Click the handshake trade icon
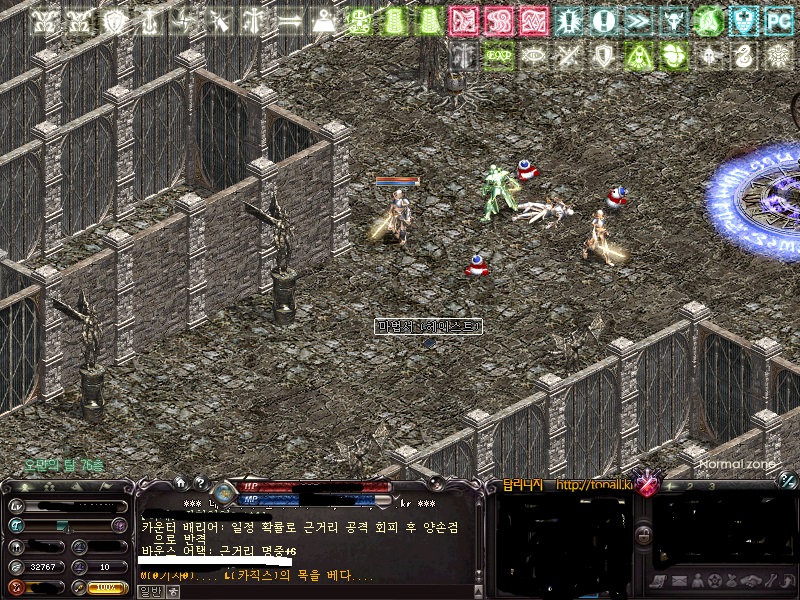Screen dimensions: 800x600 (748, 581)
